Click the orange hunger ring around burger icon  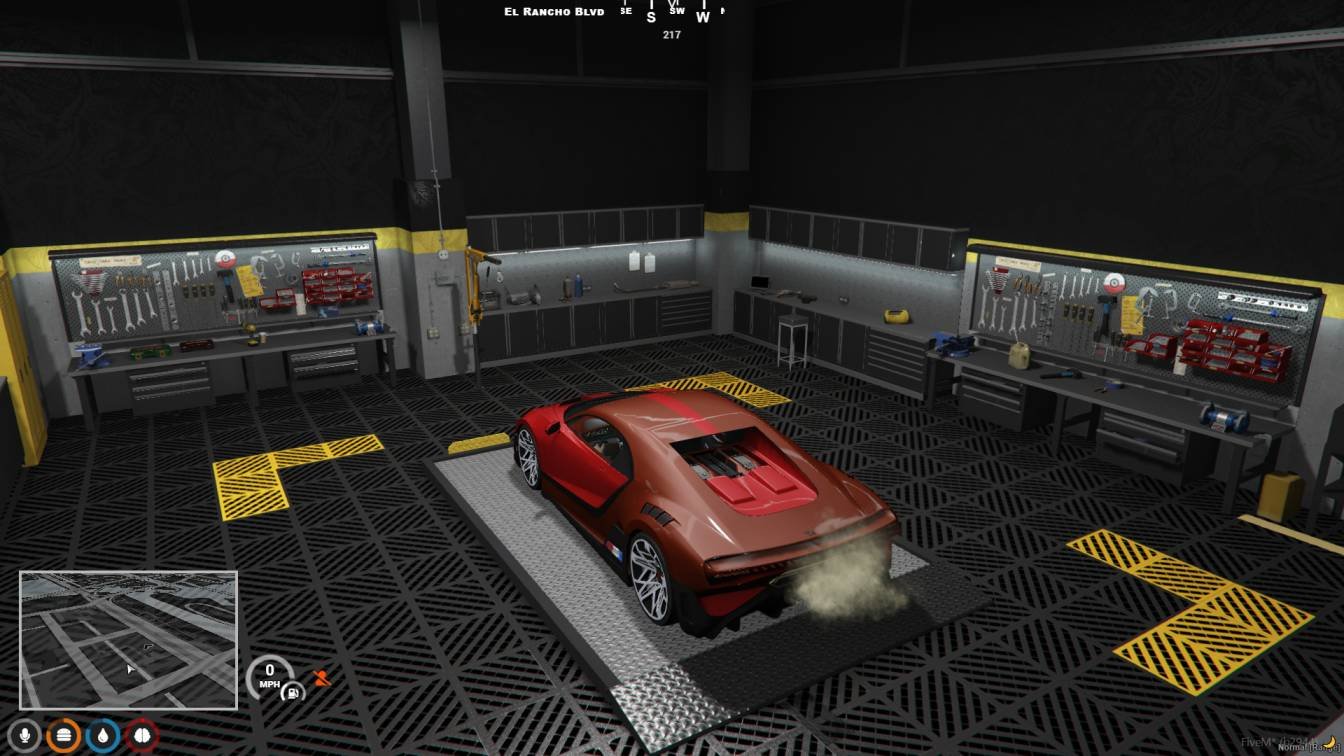[63, 721]
